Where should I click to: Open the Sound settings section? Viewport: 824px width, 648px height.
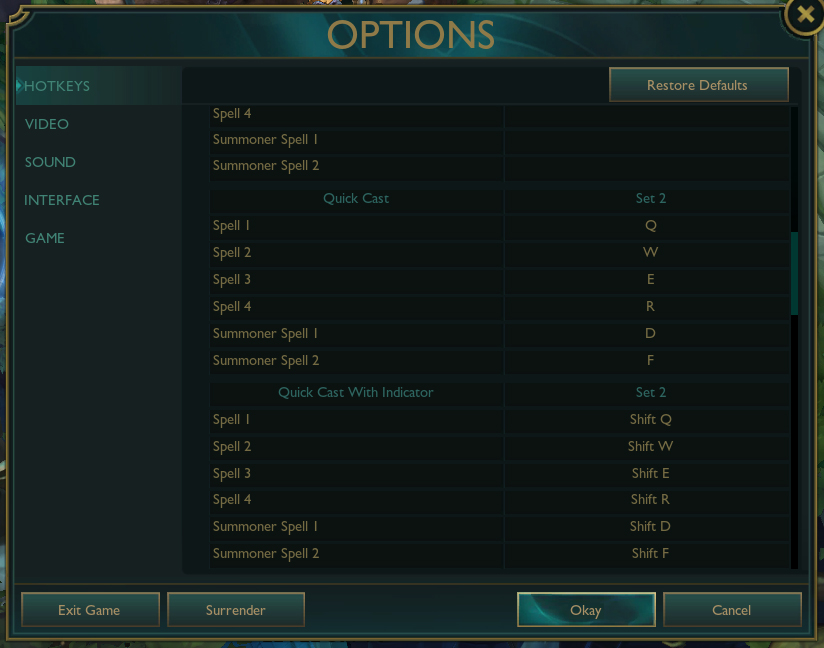coord(50,162)
